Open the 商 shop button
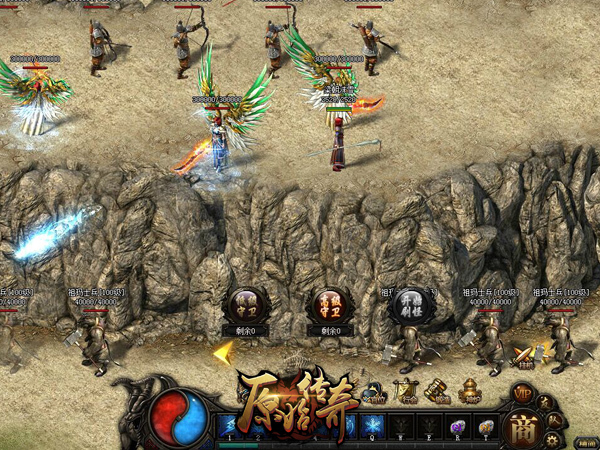Screen dimensions: 600x450 (521, 429)
